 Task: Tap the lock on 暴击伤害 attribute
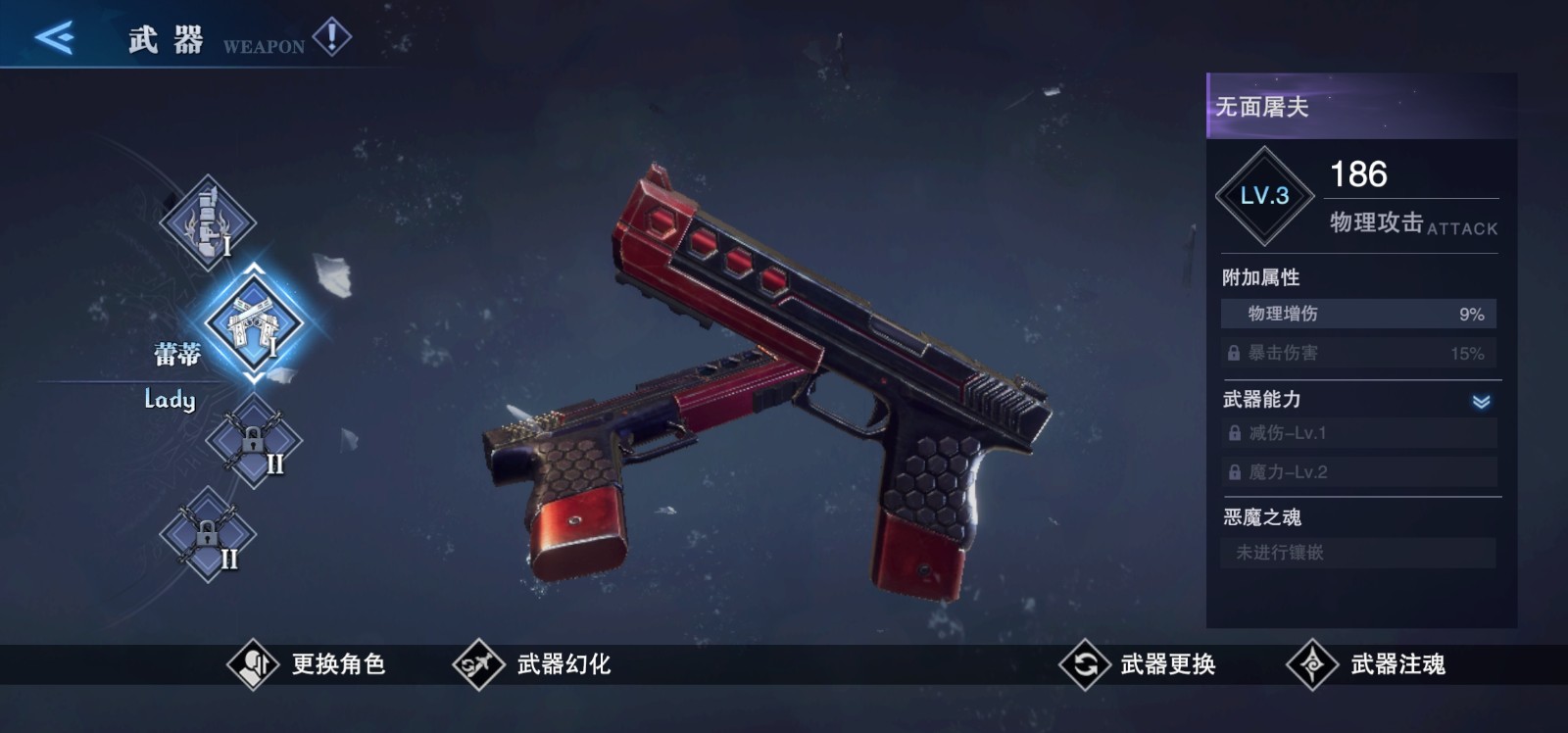tap(1232, 353)
